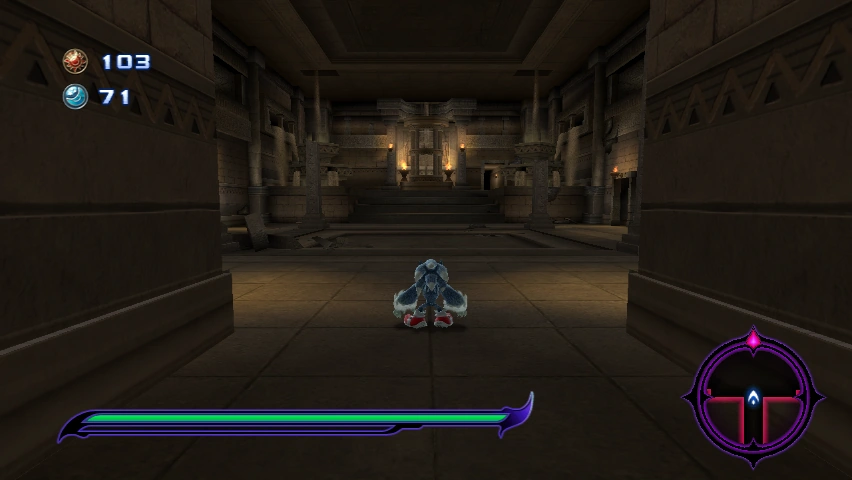Screen dimensions: 852x480
Task: Select the red sun medal icon
Action: 75,62
